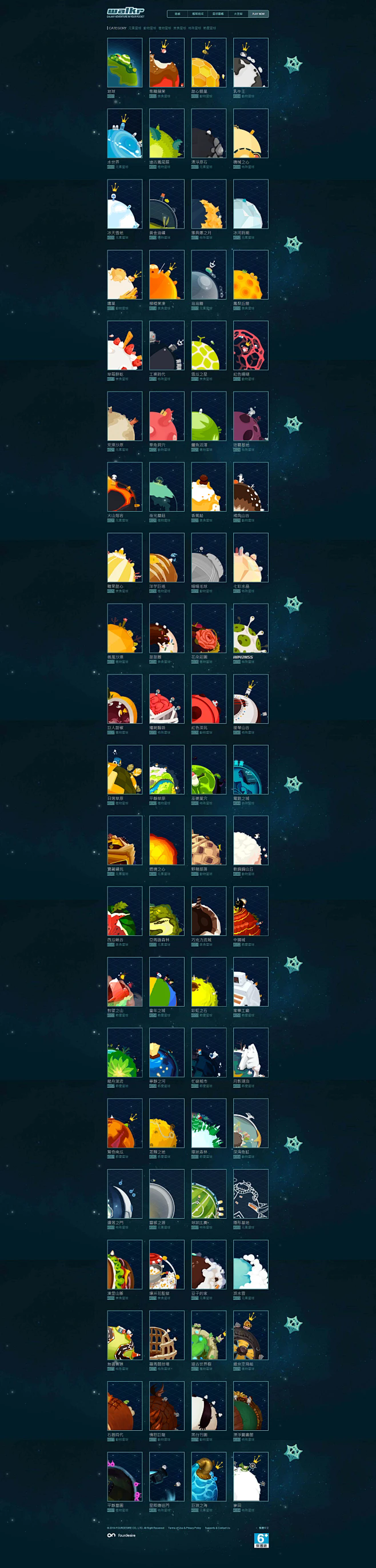Viewport: 376px width, 1568px height.
Task: Open the 巨浪之海 planet card
Action: click(x=209, y=1477)
